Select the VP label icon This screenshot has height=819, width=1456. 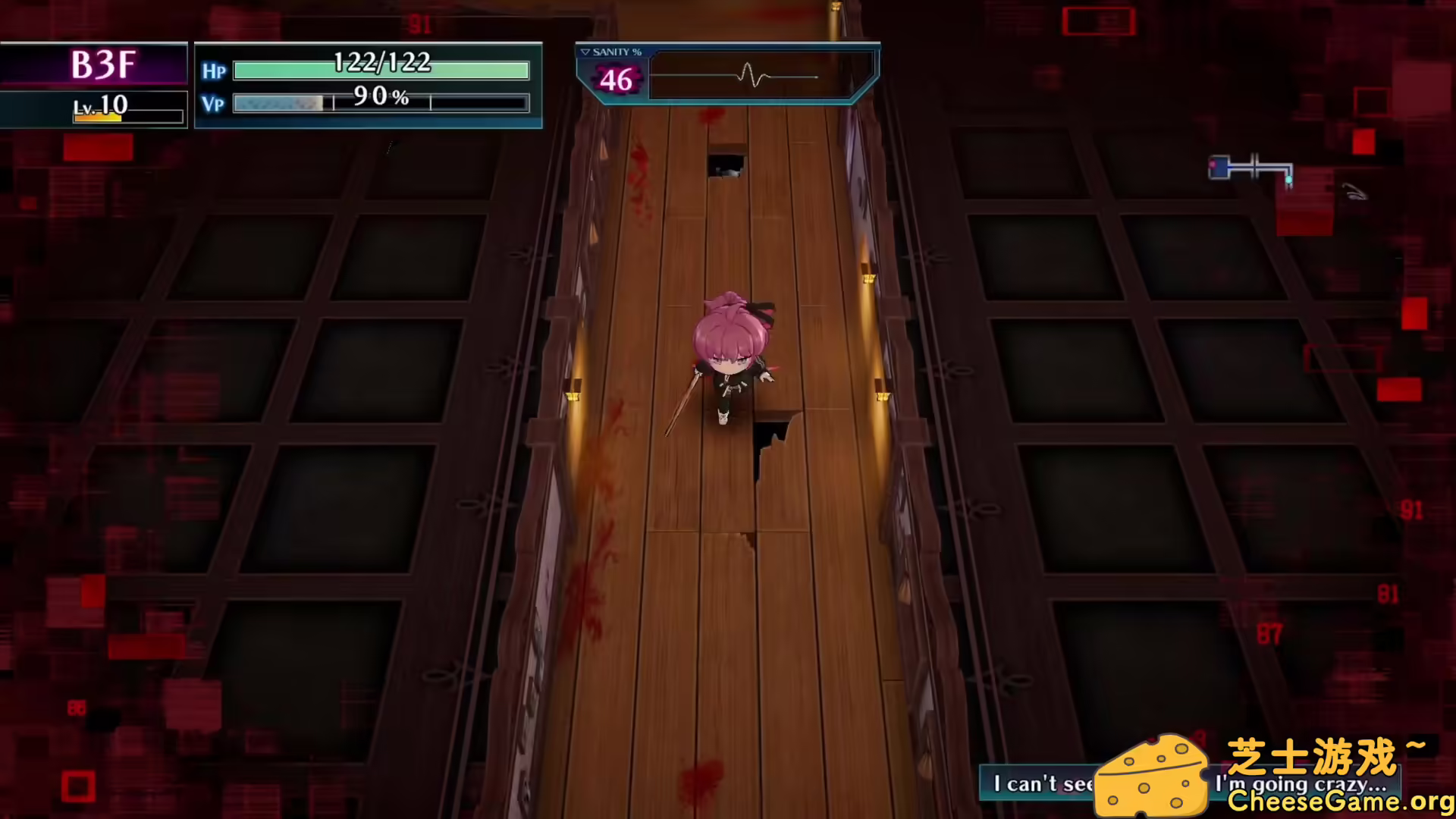[x=213, y=105]
